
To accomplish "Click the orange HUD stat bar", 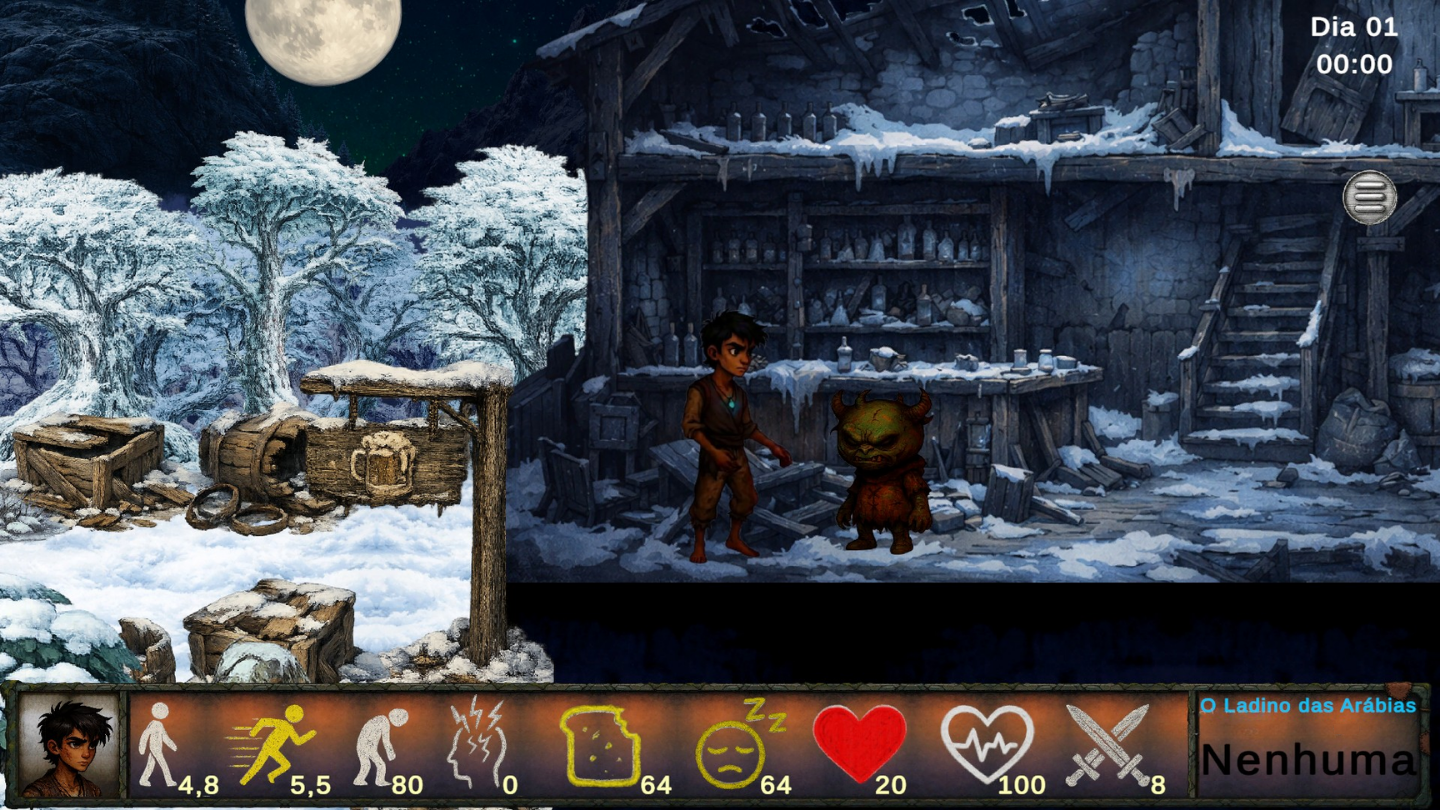I will tap(650, 745).
